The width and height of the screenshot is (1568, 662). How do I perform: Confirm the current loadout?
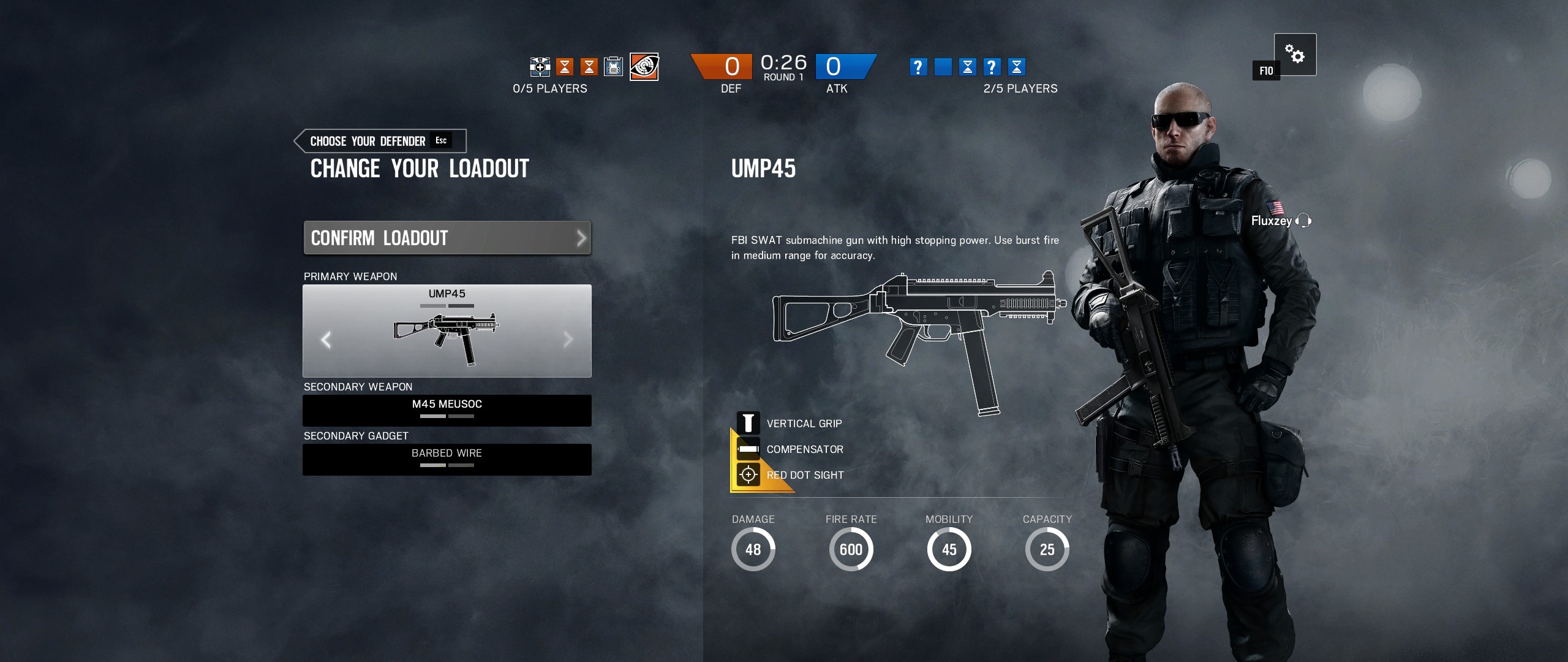click(447, 238)
